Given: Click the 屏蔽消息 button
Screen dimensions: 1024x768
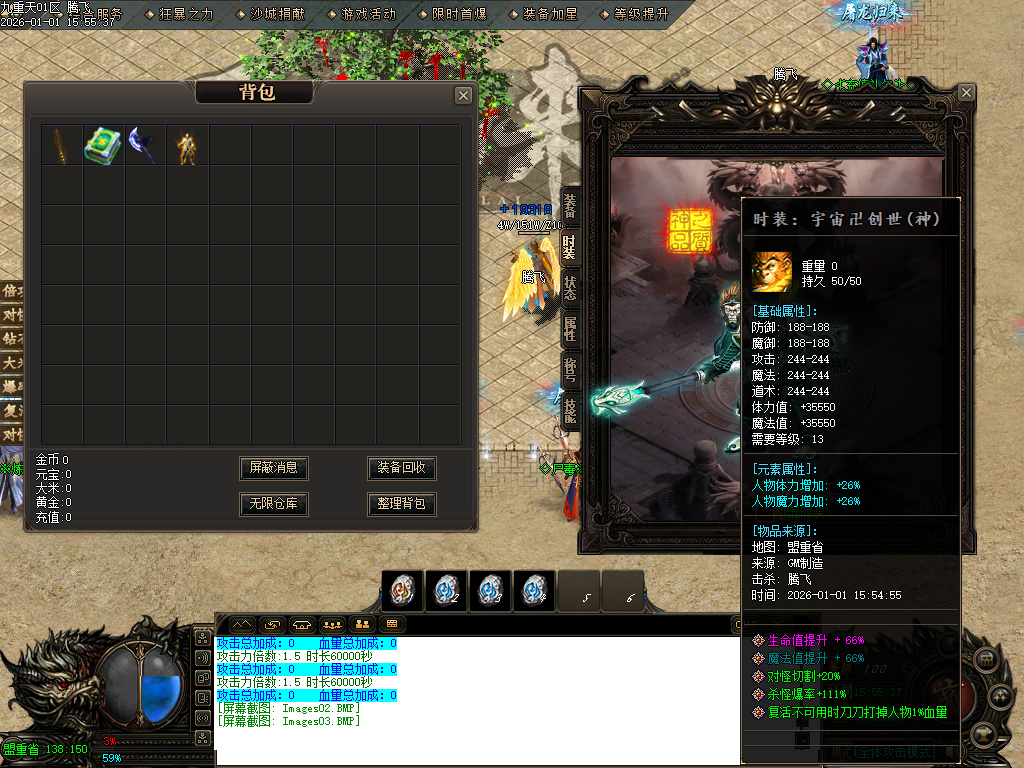Looking at the screenshot, I should (274, 468).
